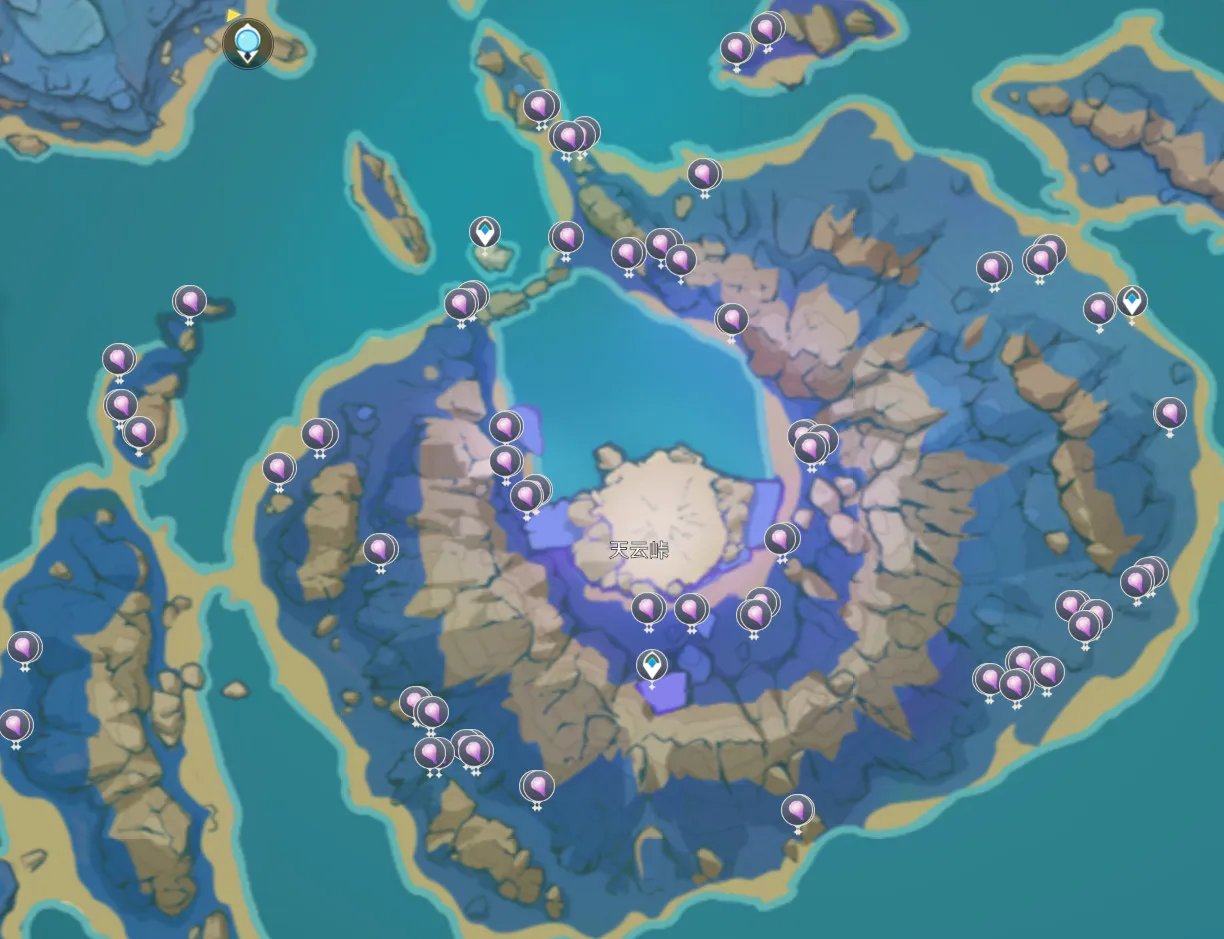Viewport: 1224px width, 939px height.
Task: Choose the teleport waypoint on the eastern coast
Action: (x=1132, y=300)
